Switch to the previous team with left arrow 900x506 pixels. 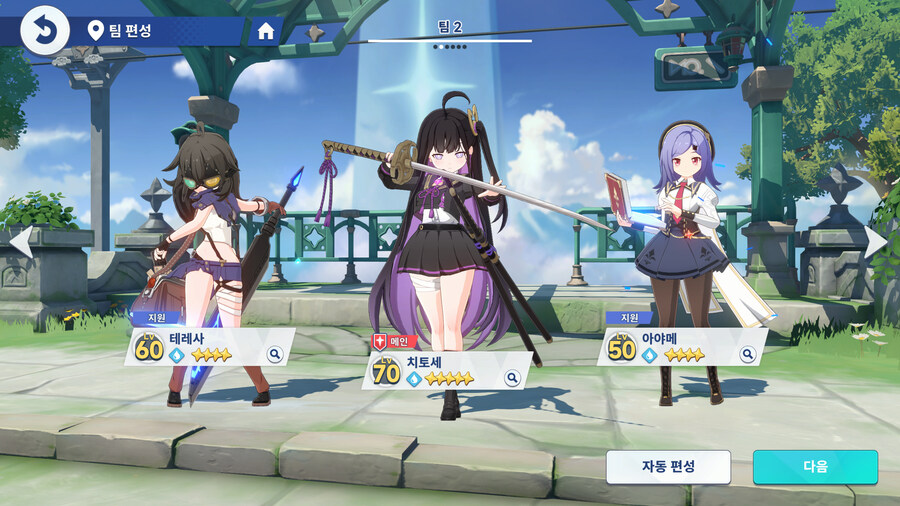[20, 243]
